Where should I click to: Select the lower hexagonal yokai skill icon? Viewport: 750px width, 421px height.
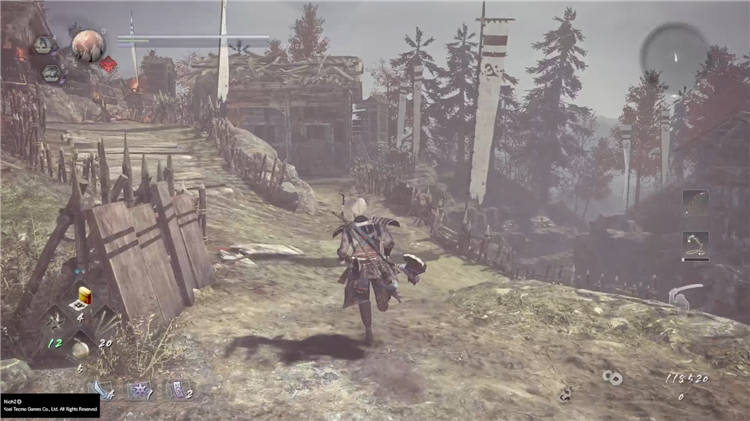(53, 73)
